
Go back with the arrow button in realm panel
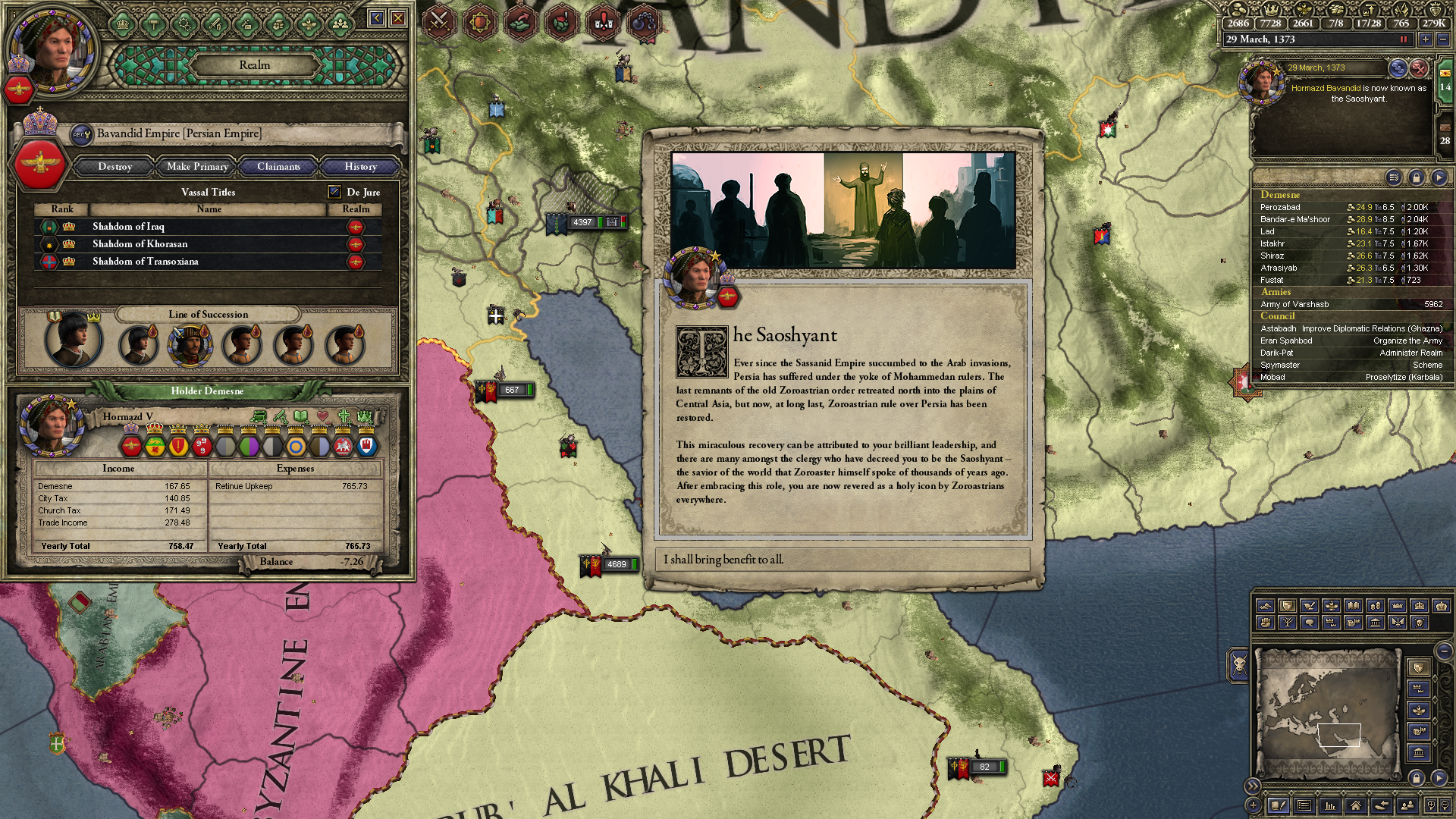click(376, 18)
